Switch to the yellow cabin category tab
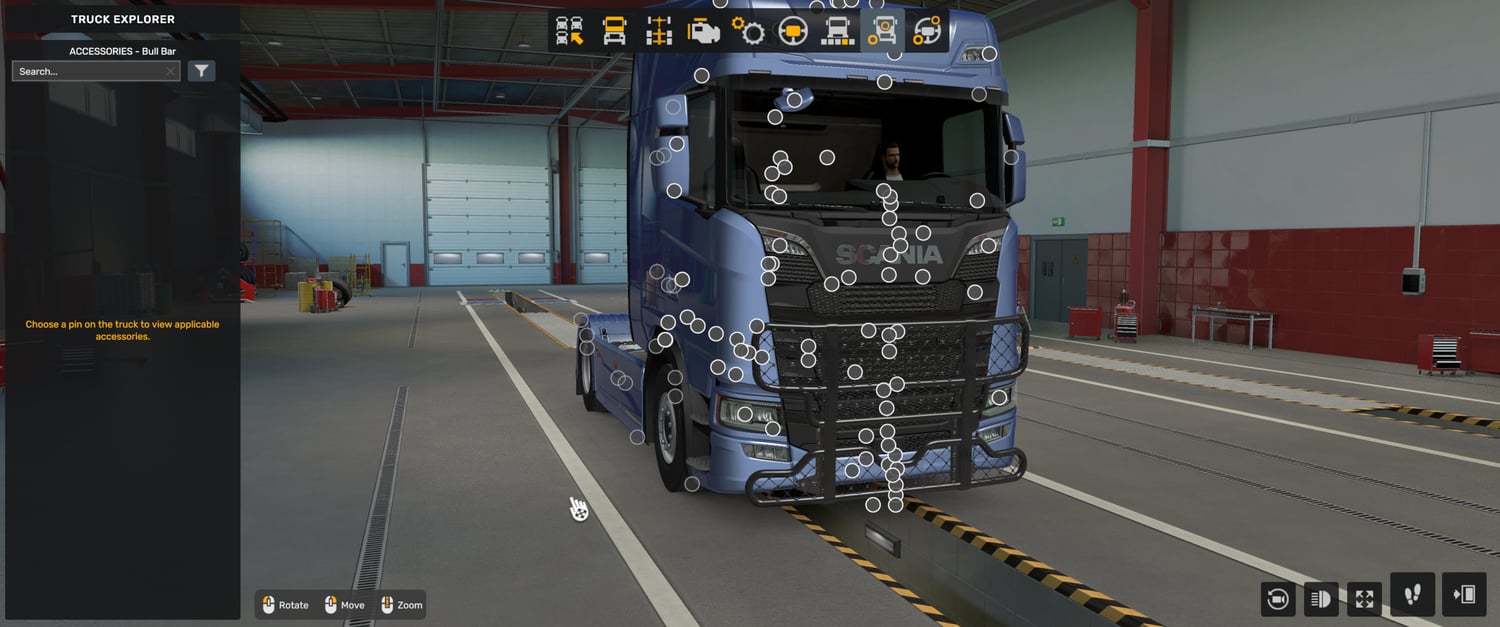Image resolution: width=1500 pixels, height=627 pixels. [614, 32]
